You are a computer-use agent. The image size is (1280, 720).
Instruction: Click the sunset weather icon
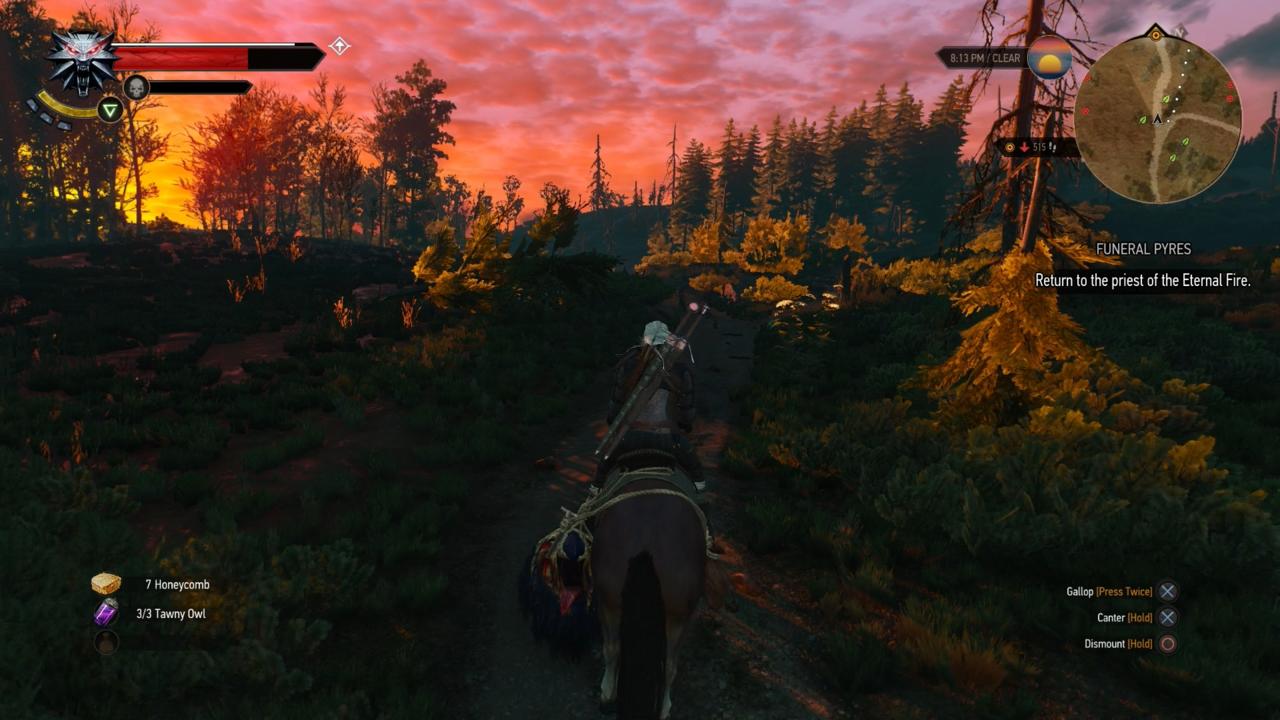point(1050,58)
